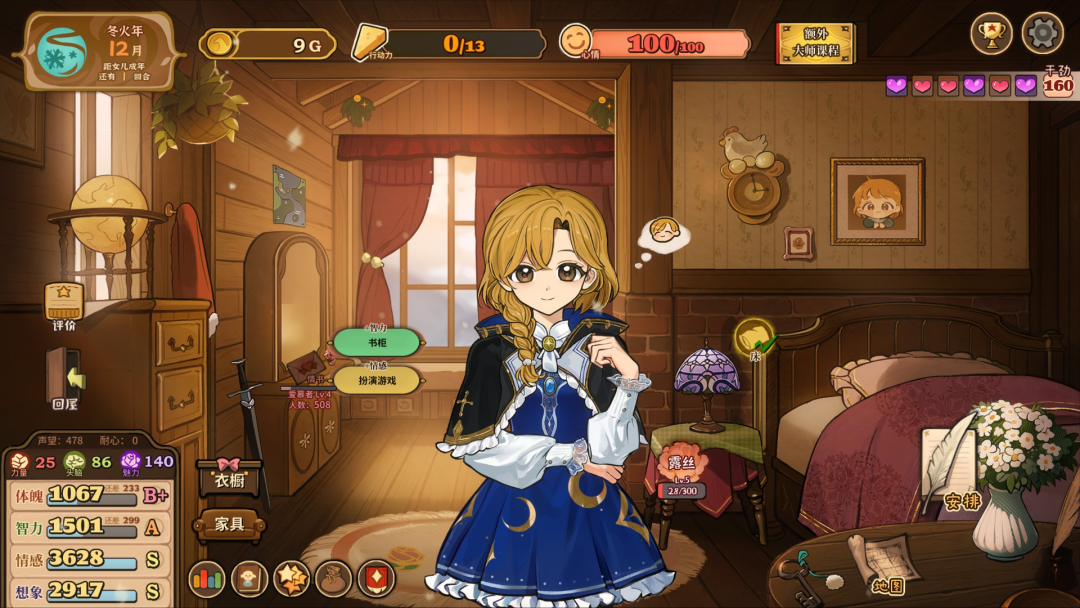The width and height of the screenshot is (1080, 608).
Task: Open the settings gear menu
Action: (x=1042, y=34)
